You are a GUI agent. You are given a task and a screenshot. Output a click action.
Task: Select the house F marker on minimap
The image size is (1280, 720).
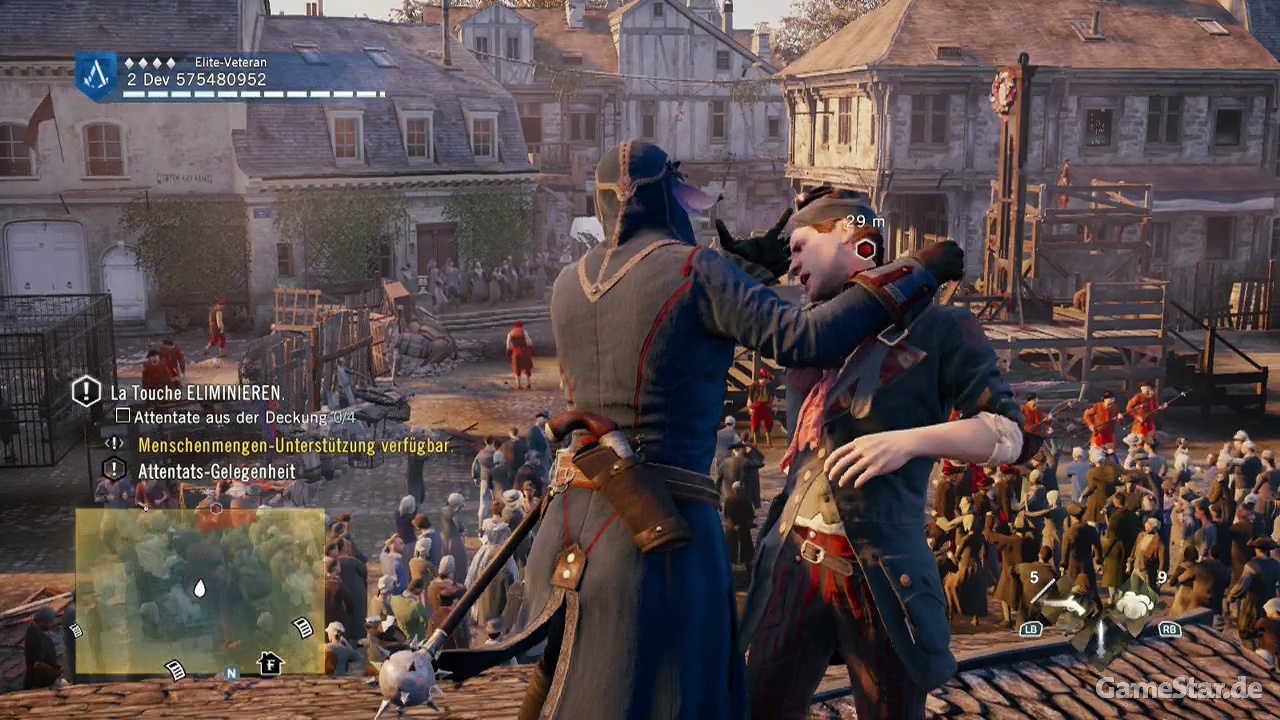(269, 663)
